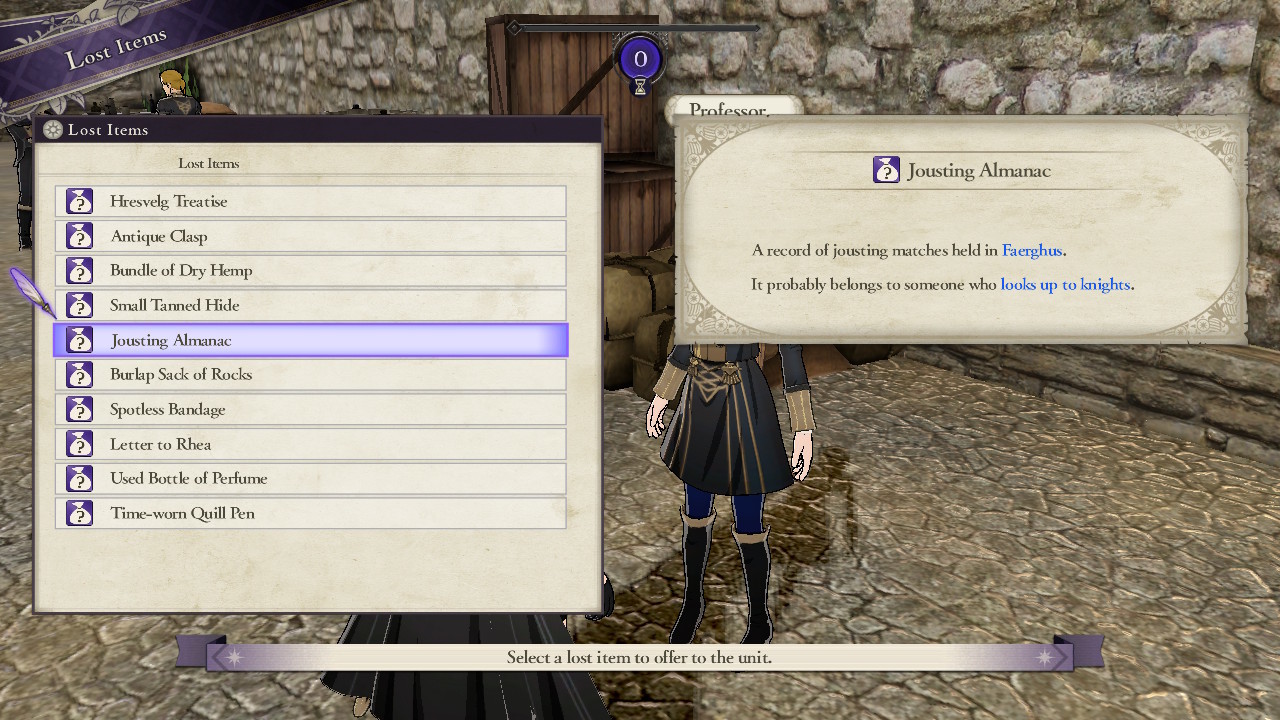Click the Letter to Rhea item icon
Image resolution: width=1280 pixels, height=720 pixels.
[x=79, y=444]
